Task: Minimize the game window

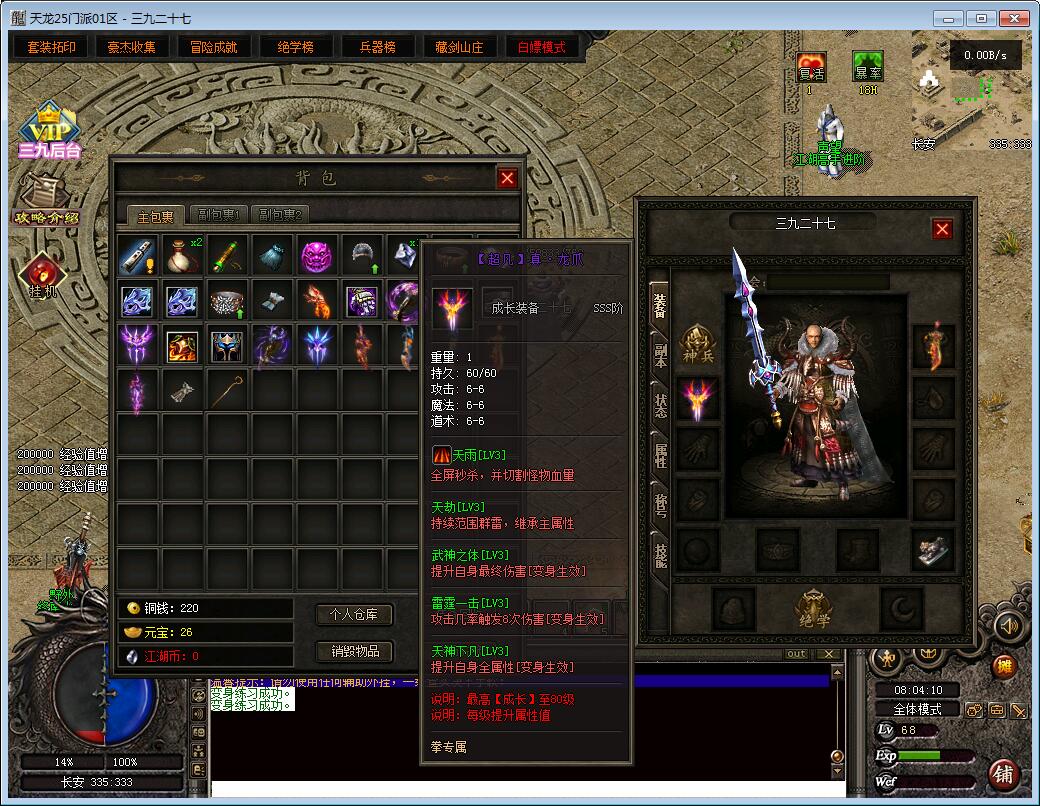Action: (950, 18)
